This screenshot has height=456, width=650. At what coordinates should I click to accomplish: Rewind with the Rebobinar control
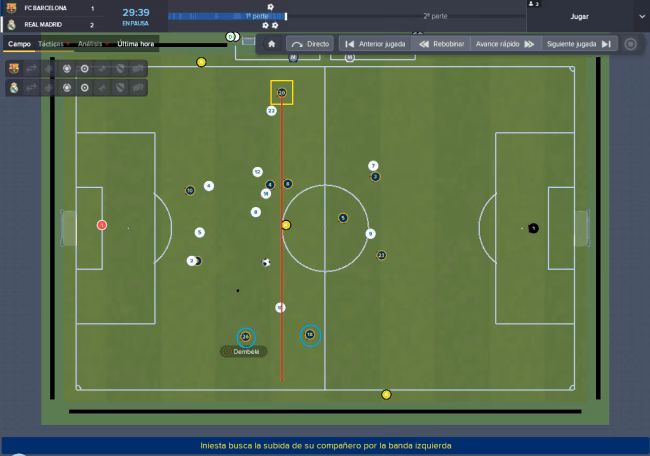click(441, 44)
